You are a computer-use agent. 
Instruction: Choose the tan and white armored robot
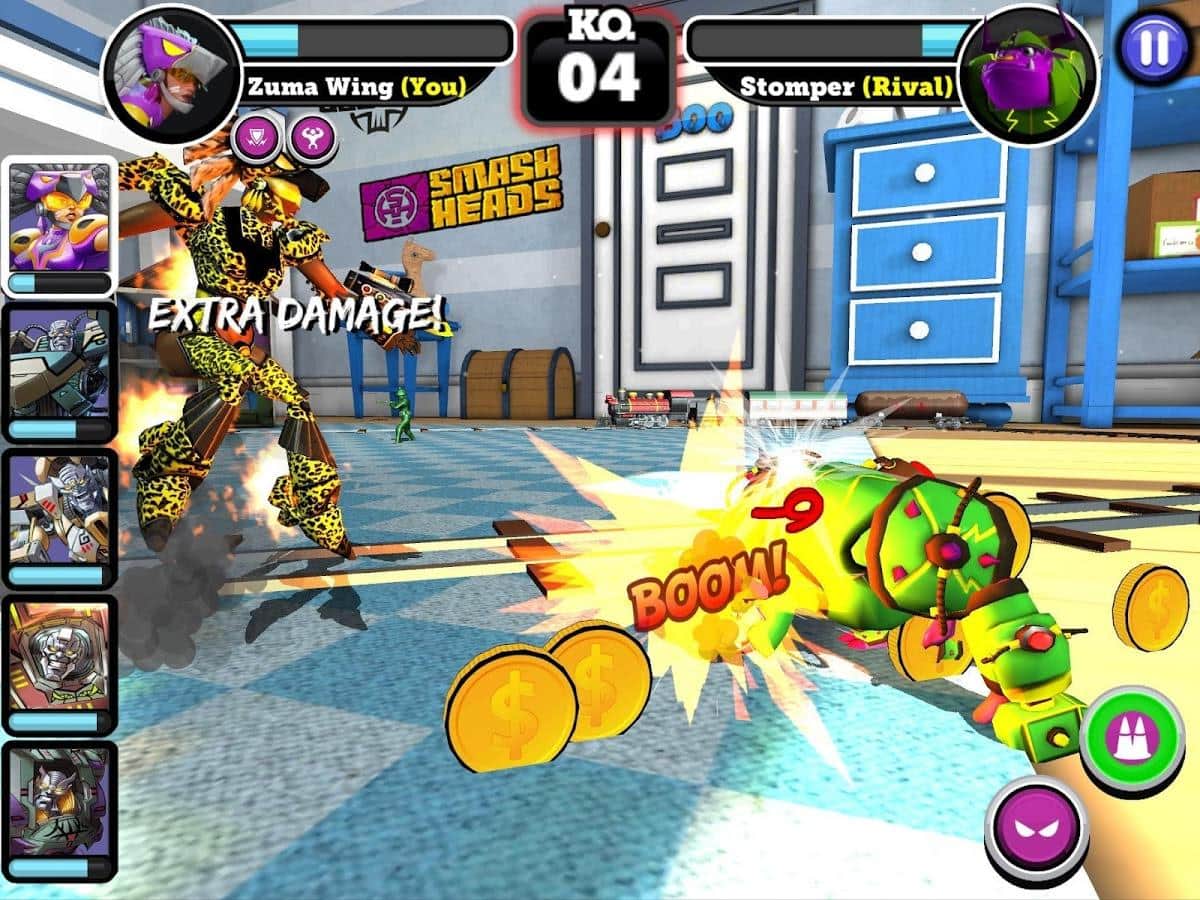click(x=59, y=518)
